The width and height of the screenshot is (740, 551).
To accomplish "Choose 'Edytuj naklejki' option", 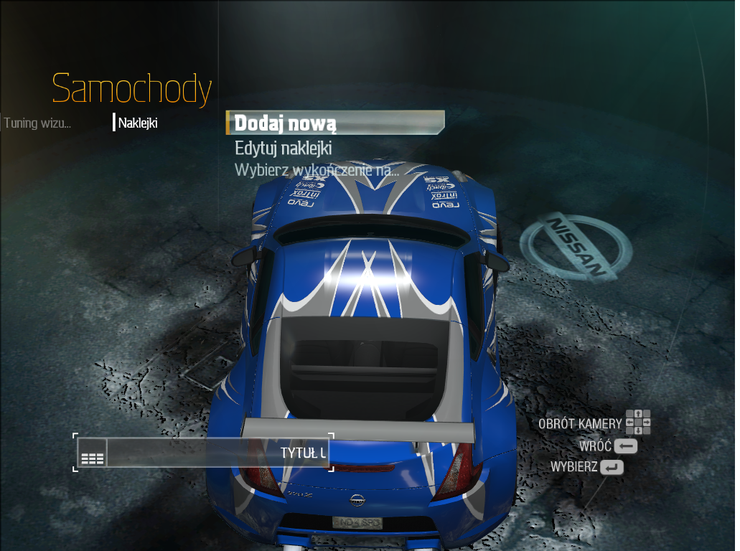I will click(x=283, y=148).
